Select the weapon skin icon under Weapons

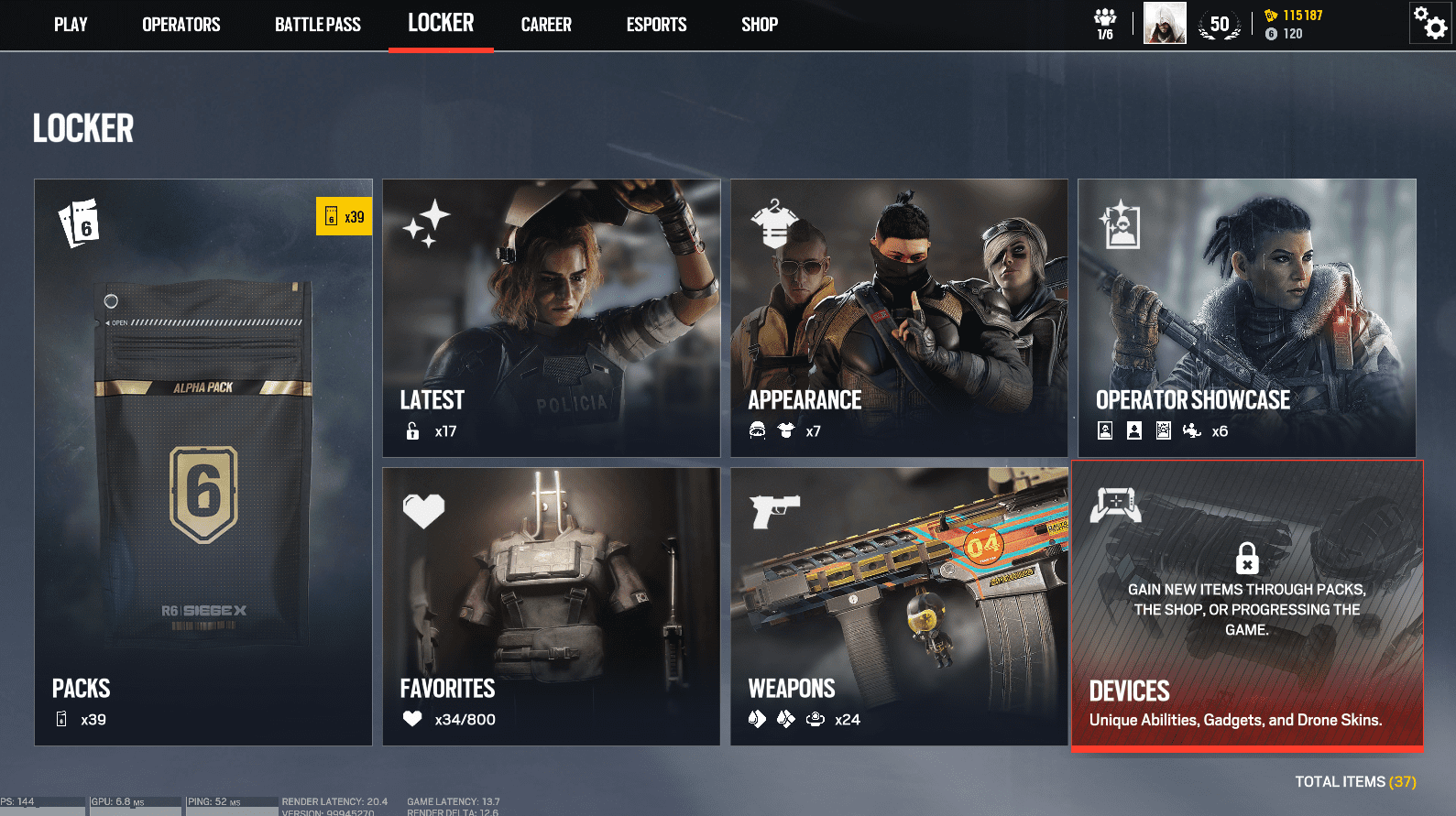pos(757,719)
